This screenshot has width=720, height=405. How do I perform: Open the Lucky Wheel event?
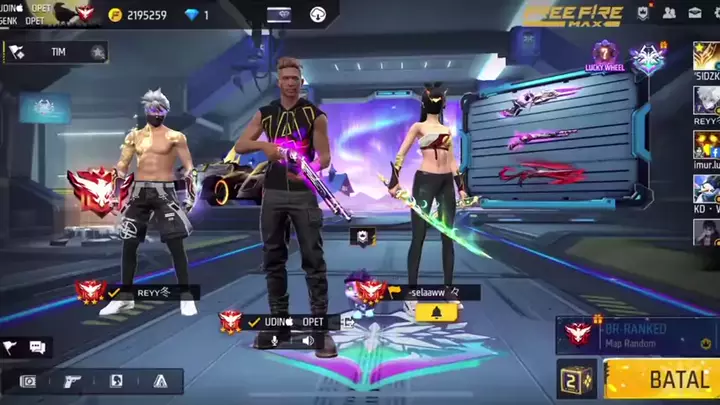(605, 55)
